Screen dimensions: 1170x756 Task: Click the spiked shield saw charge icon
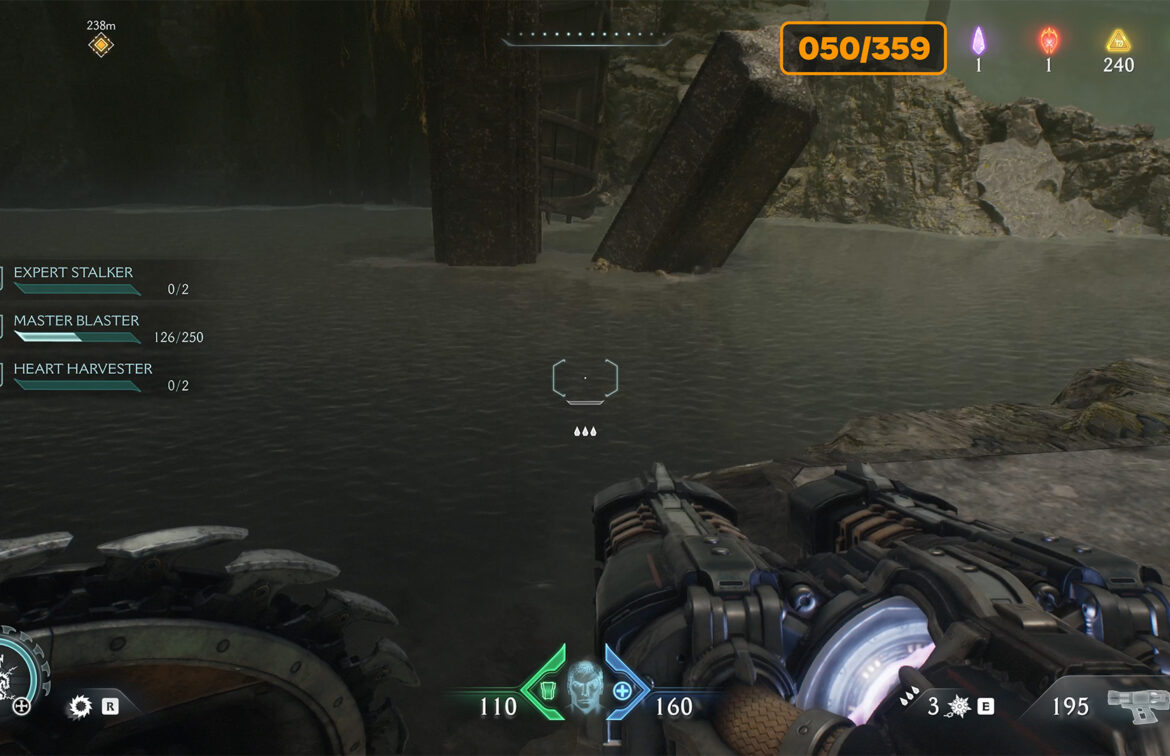(959, 708)
